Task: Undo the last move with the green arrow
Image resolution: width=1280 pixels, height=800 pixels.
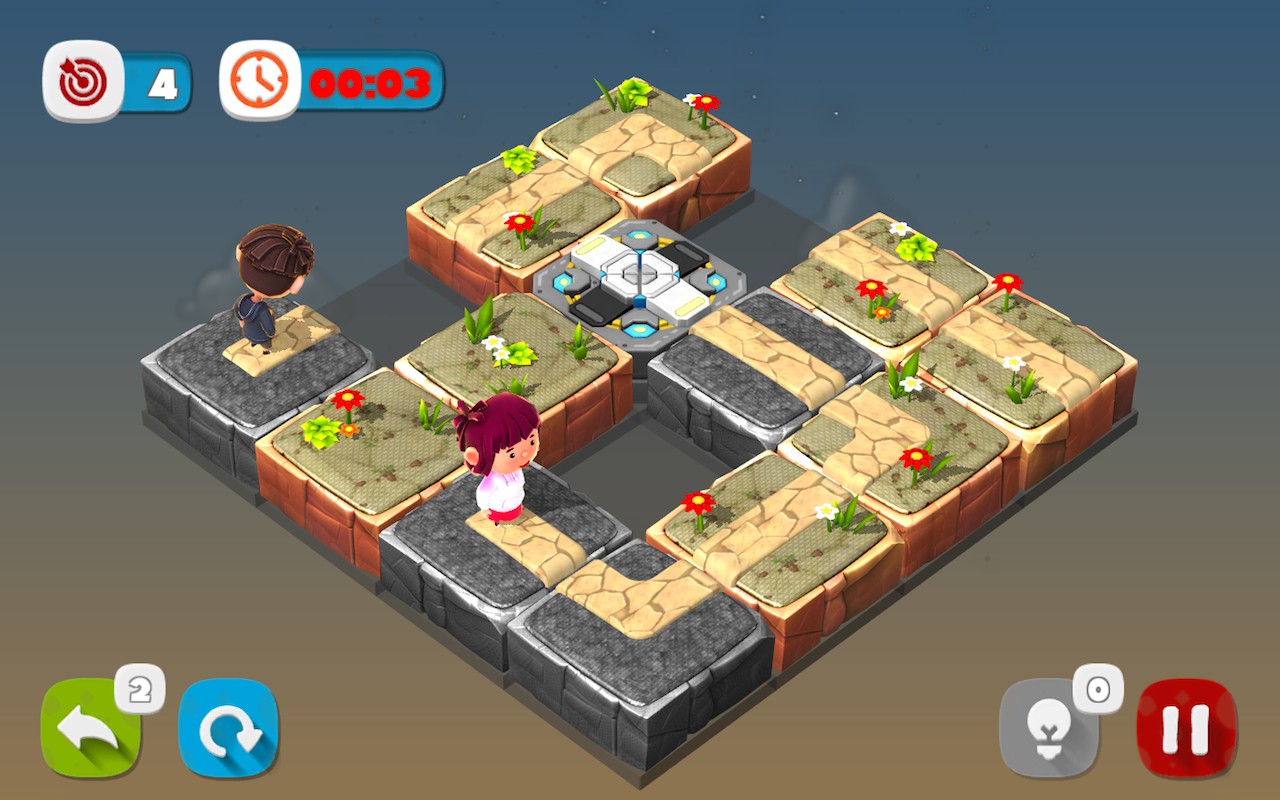Action: (90, 728)
